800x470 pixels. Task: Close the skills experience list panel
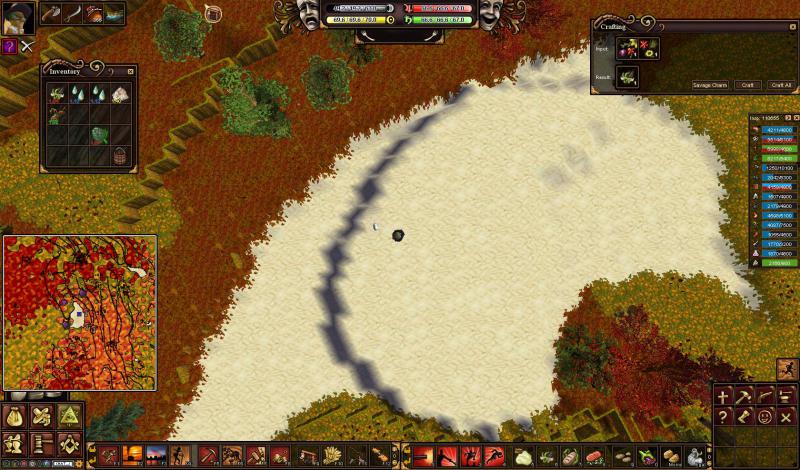(796, 118)
